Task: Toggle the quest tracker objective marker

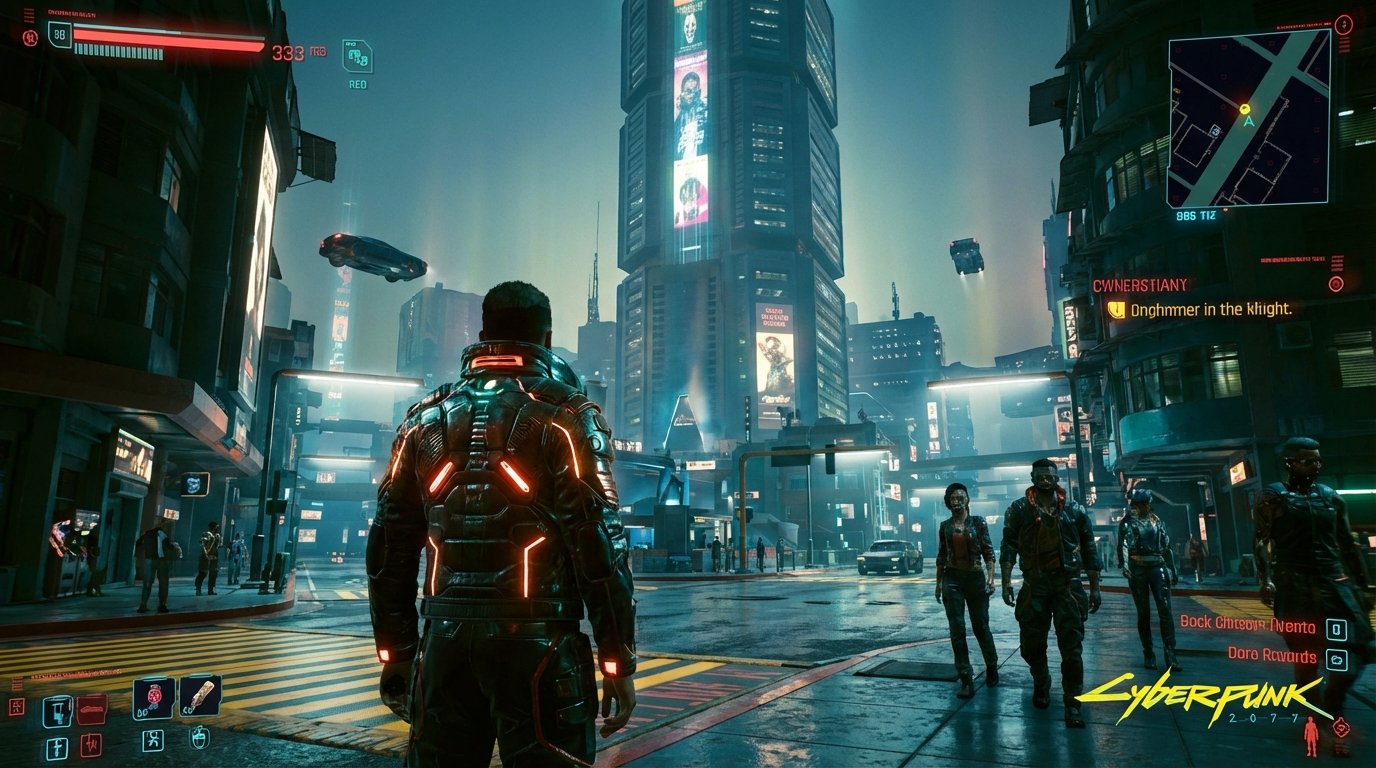Action: point(1116,309)
